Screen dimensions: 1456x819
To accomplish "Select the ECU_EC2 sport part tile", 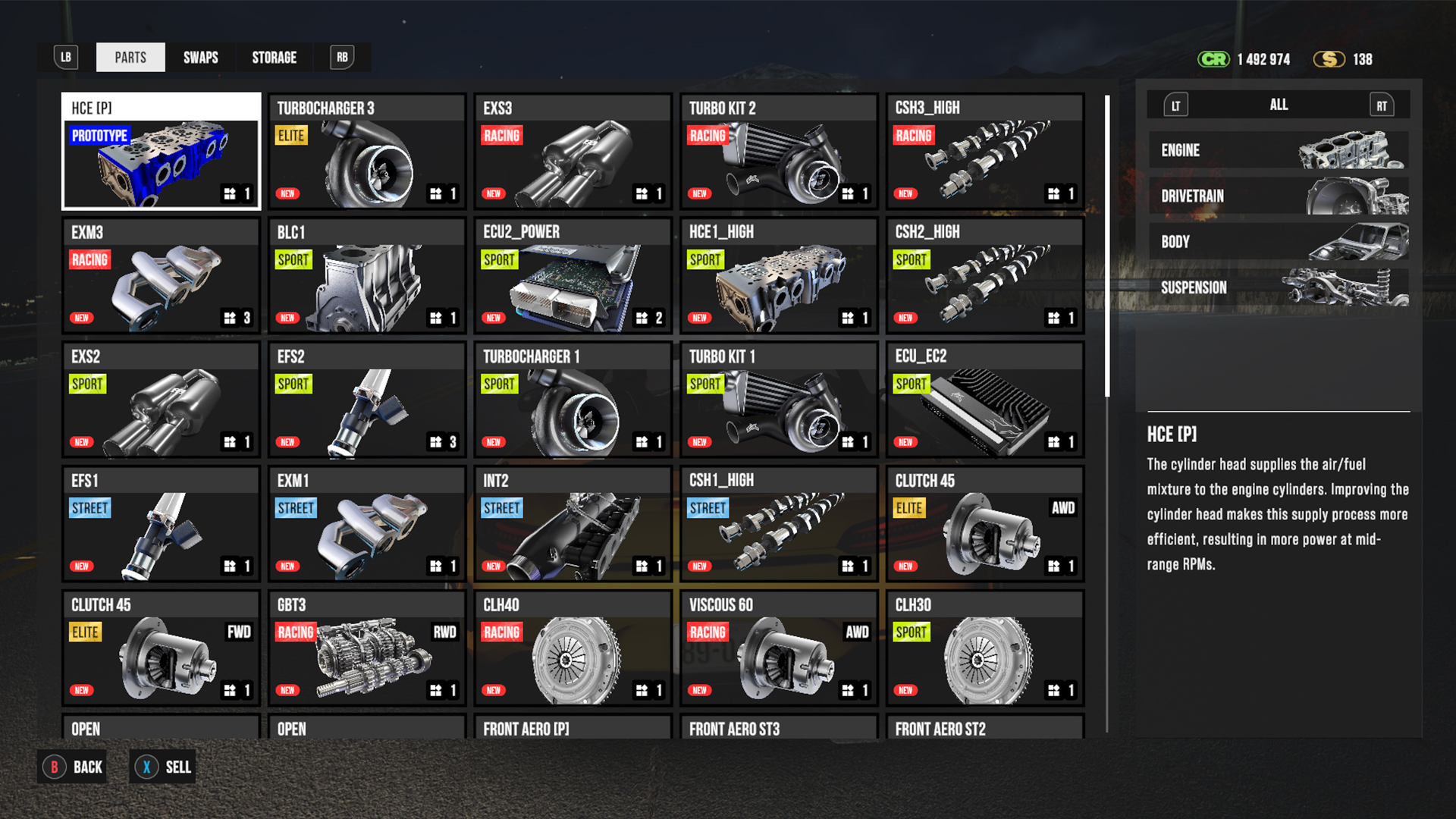I will pyautogui.click(x=985, y=400).
